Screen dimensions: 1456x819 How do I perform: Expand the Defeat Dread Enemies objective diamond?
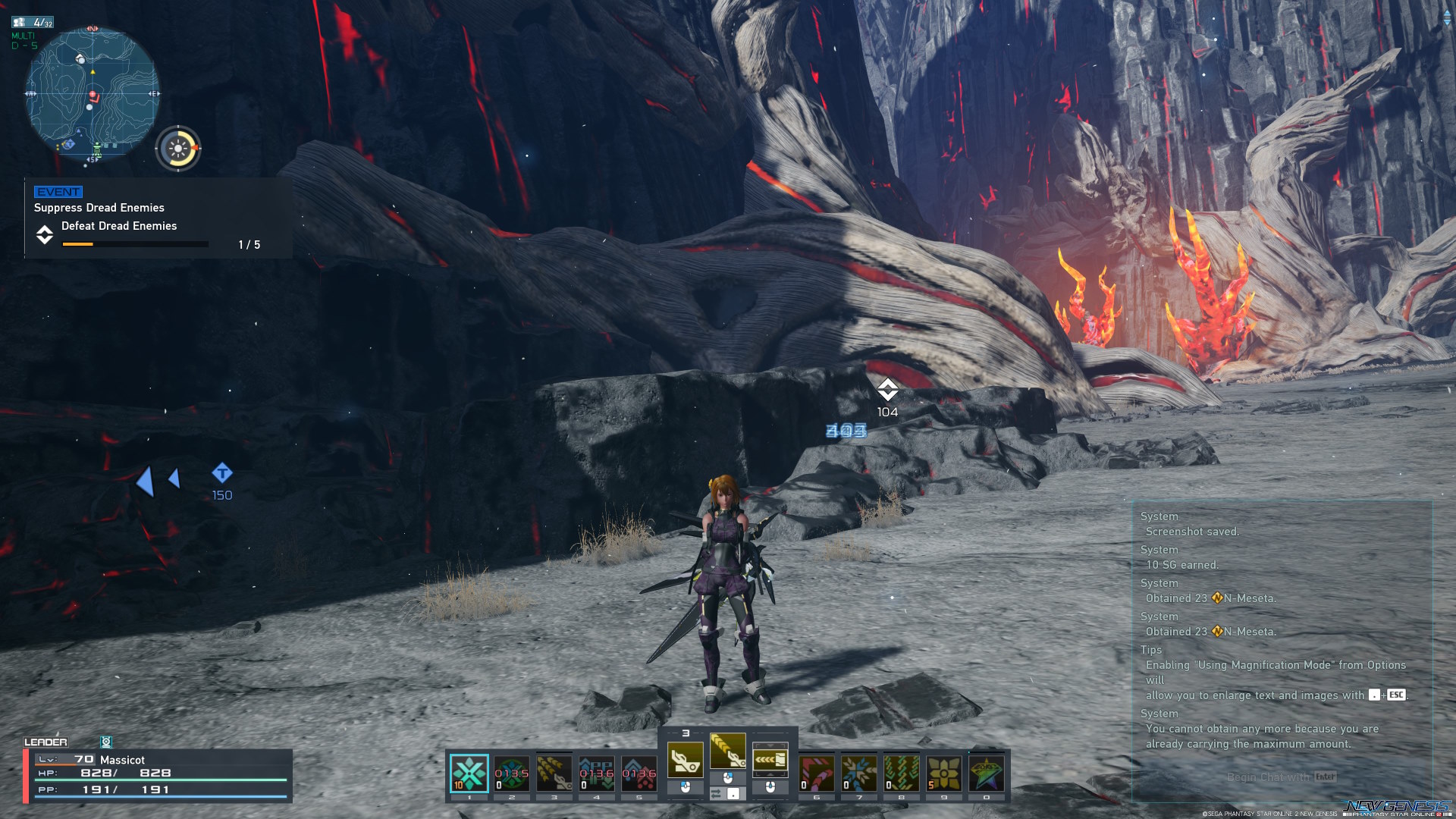[45, 235]
